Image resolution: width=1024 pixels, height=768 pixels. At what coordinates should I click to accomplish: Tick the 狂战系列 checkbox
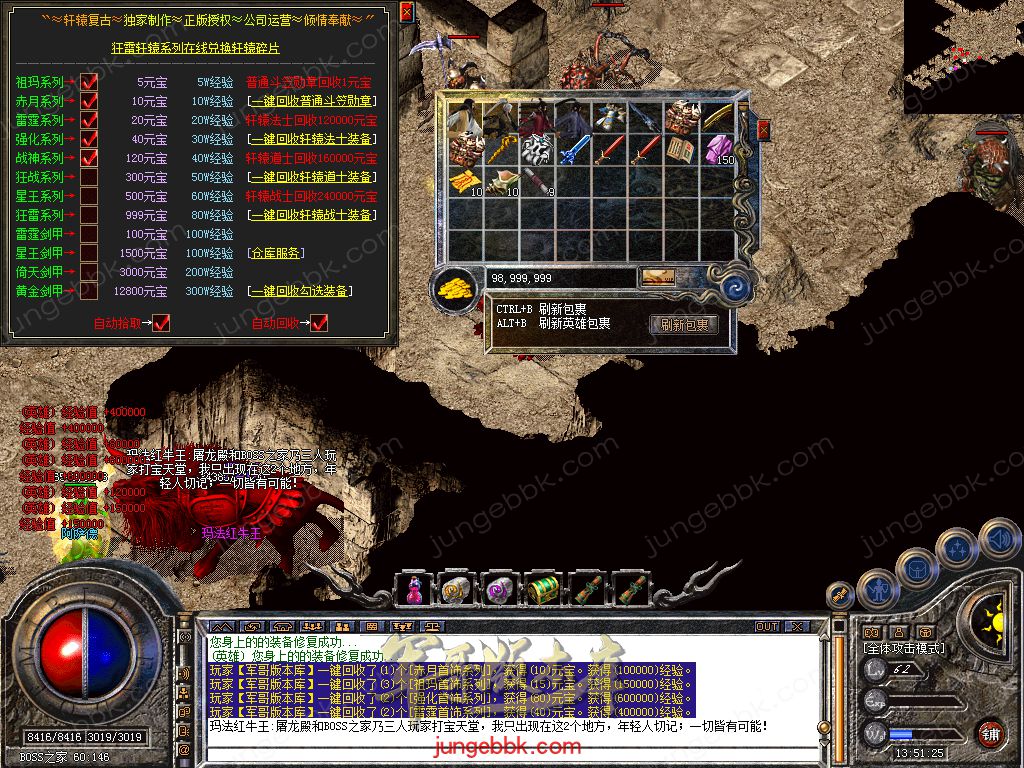click(89, 177)
